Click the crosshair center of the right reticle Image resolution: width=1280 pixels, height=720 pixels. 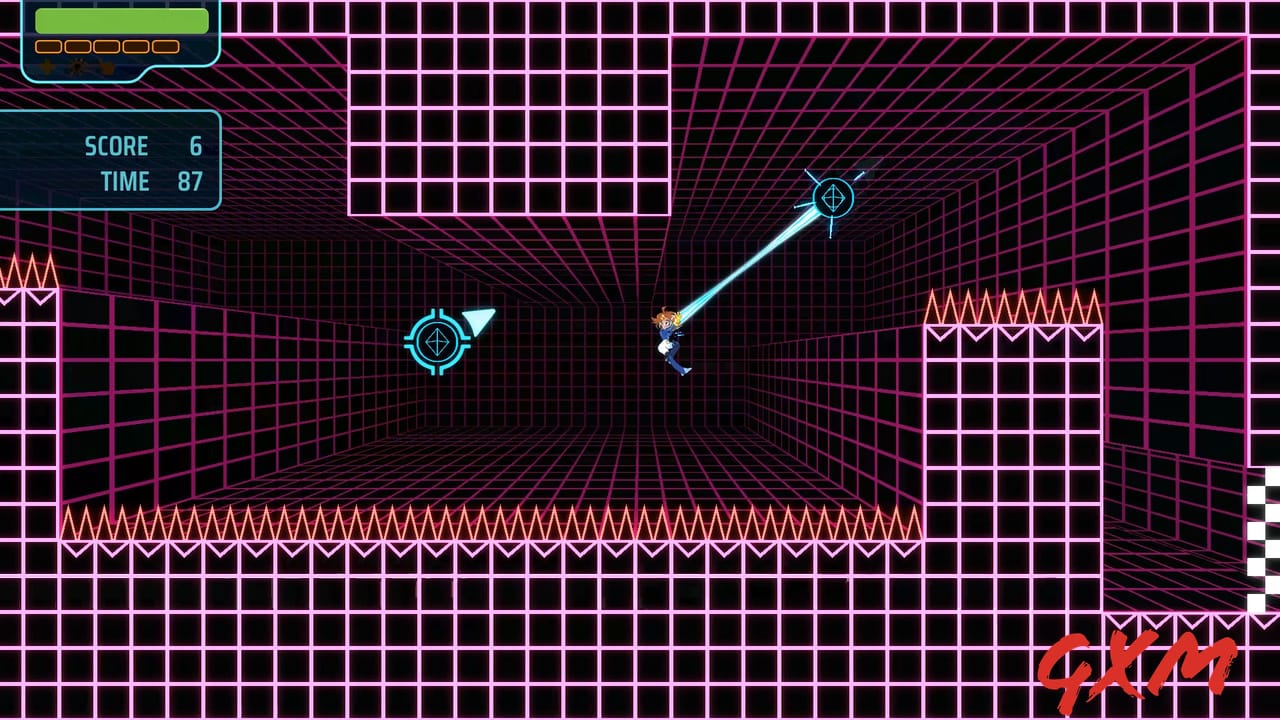point(833,198)
